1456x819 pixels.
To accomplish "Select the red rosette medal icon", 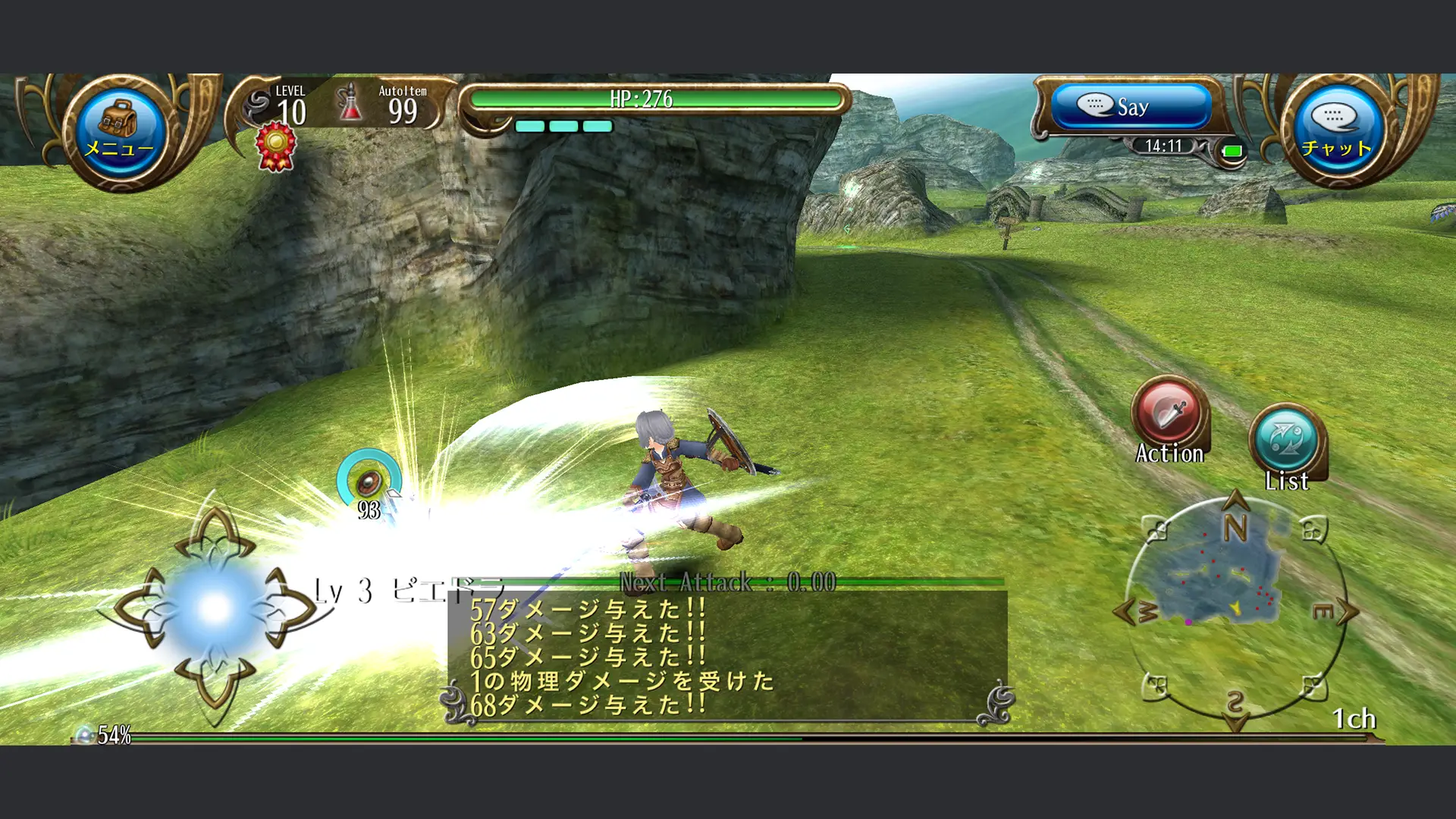I will (275, 146).
